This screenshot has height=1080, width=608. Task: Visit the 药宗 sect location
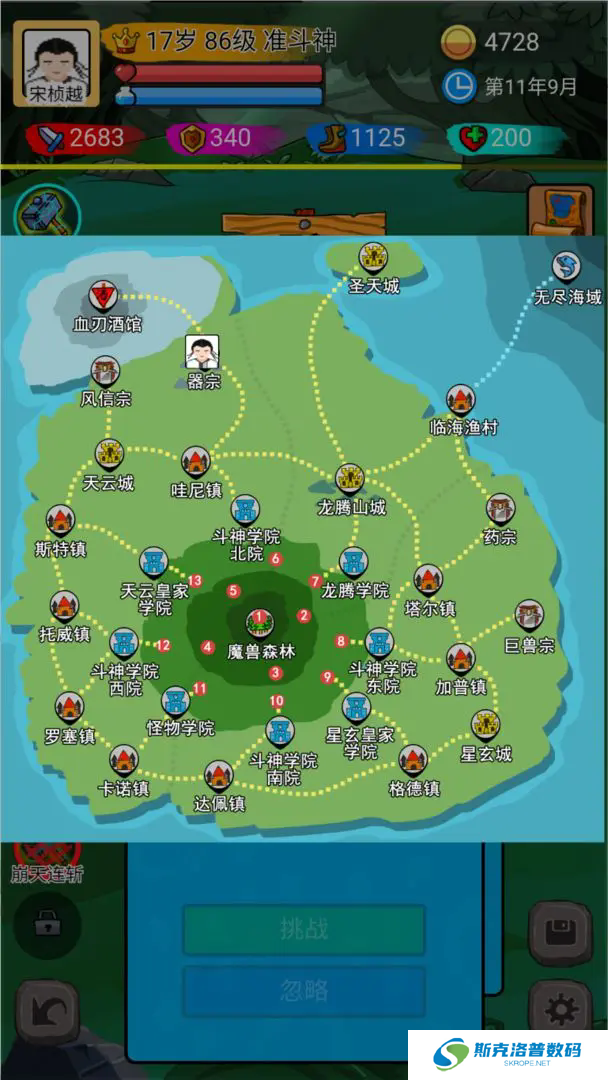[x=500, y=509]
